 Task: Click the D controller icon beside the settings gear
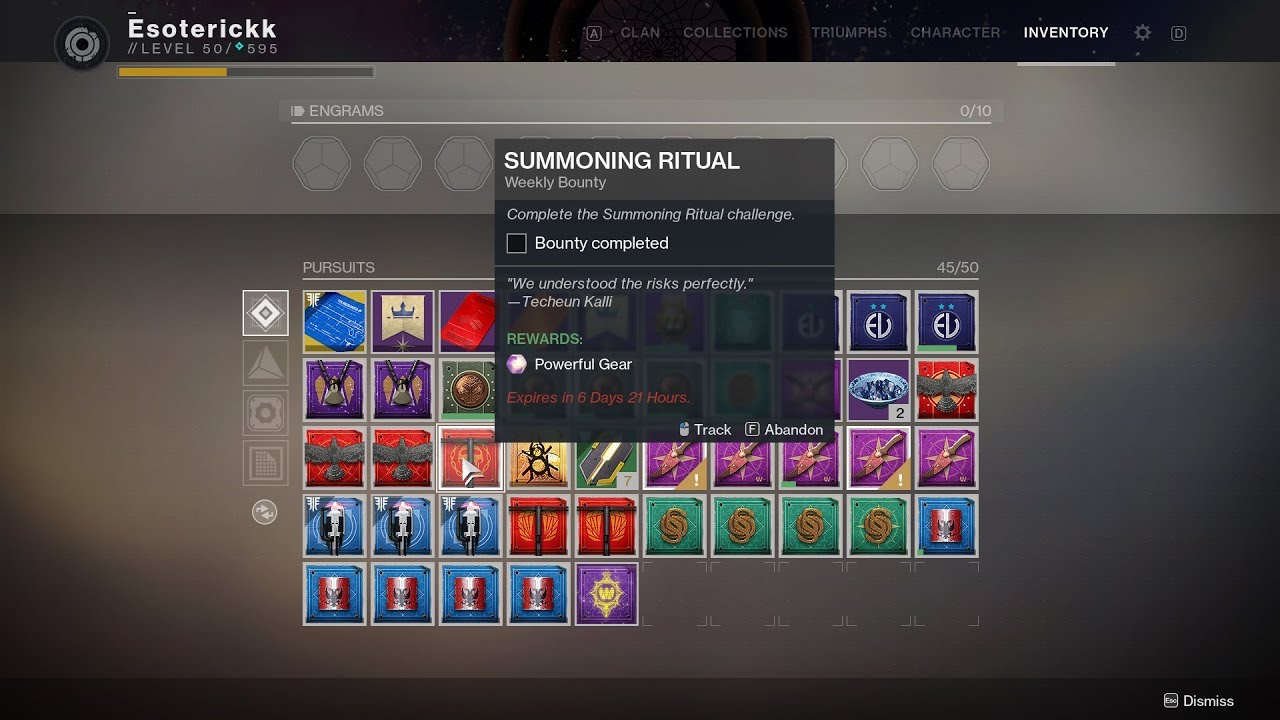pyautogui.click(x=1178, y=33)
